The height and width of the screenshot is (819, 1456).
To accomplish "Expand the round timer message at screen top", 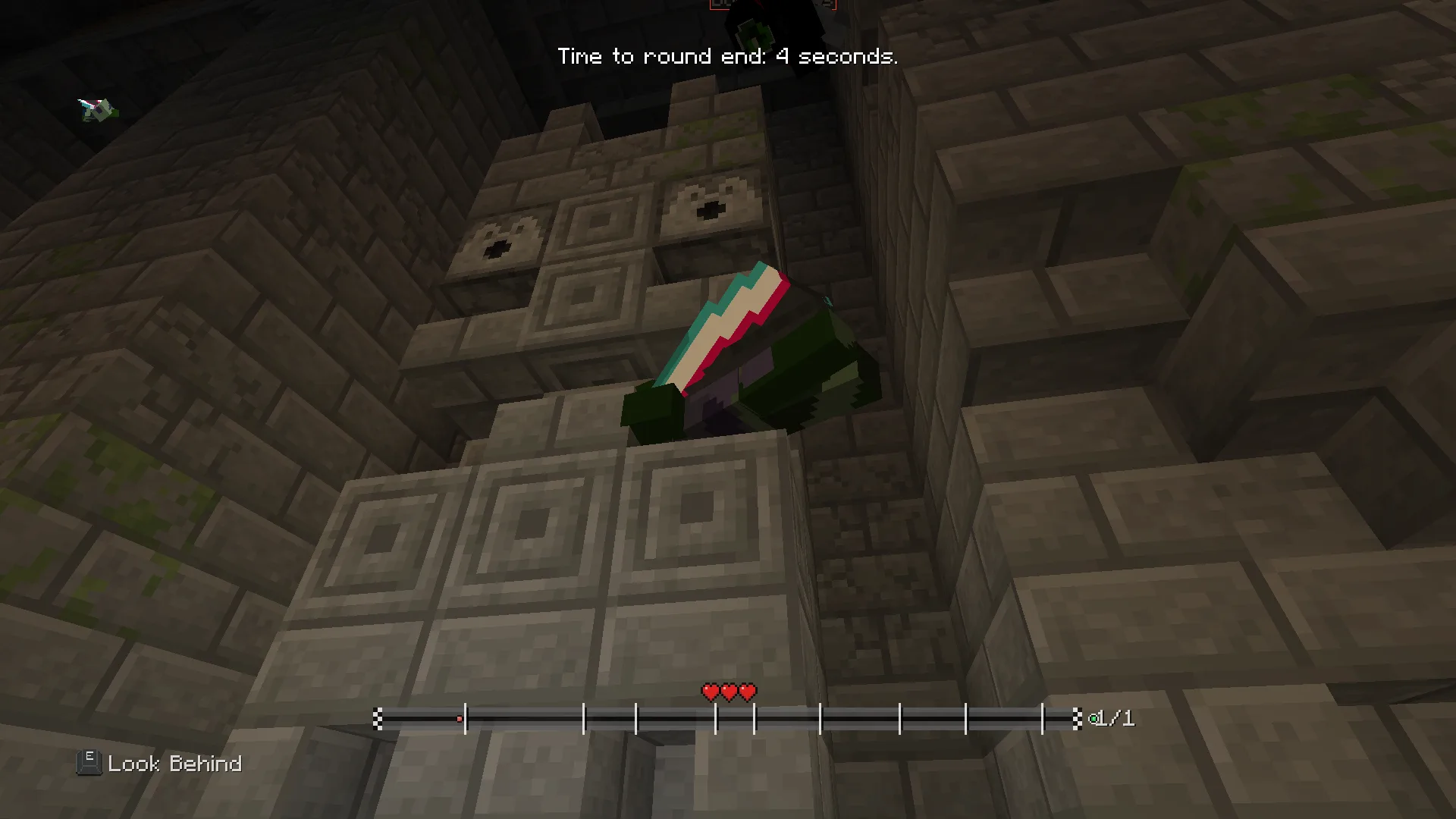I will coord(727,55).
